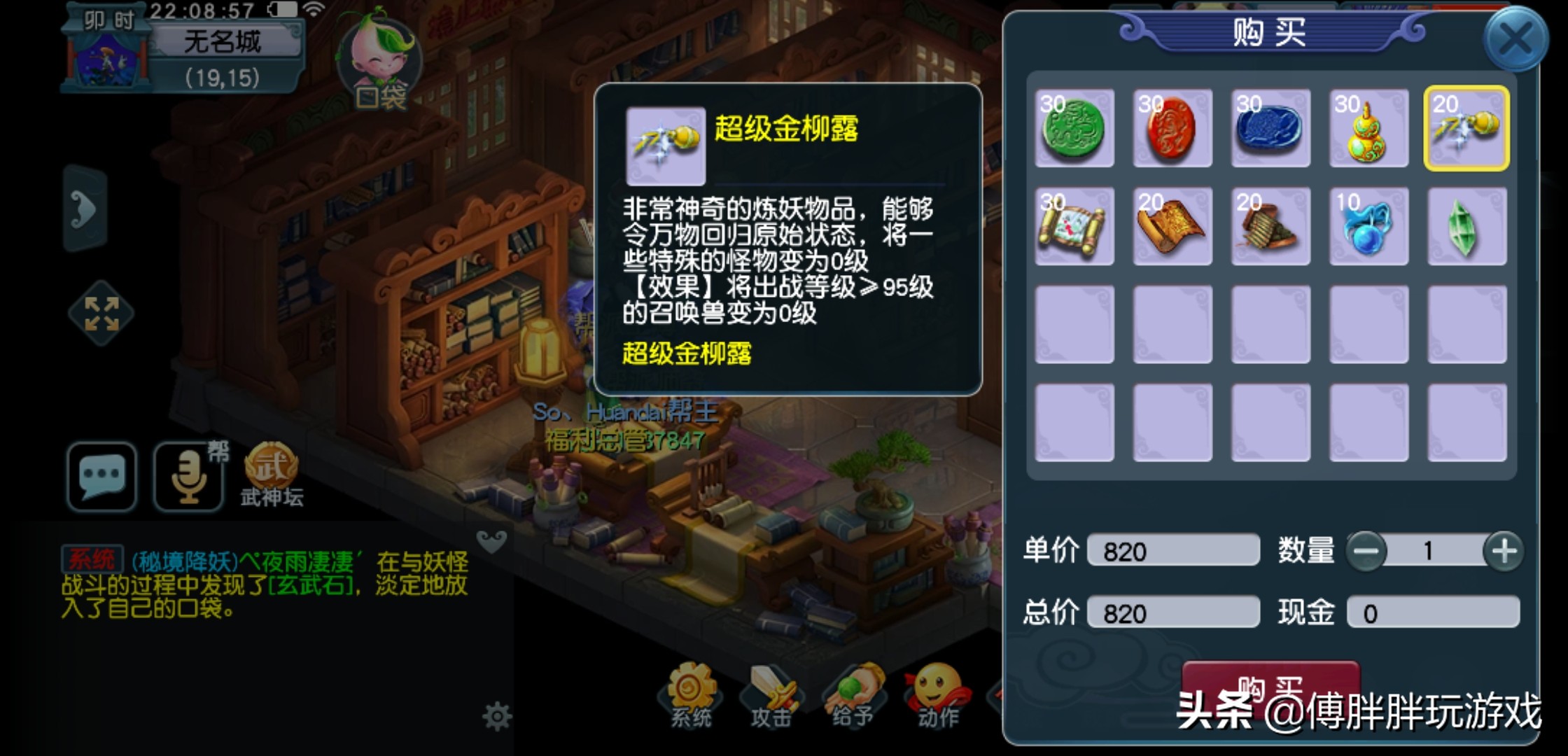Select the blue turtle-shell plate item

tap(1270, 129)
